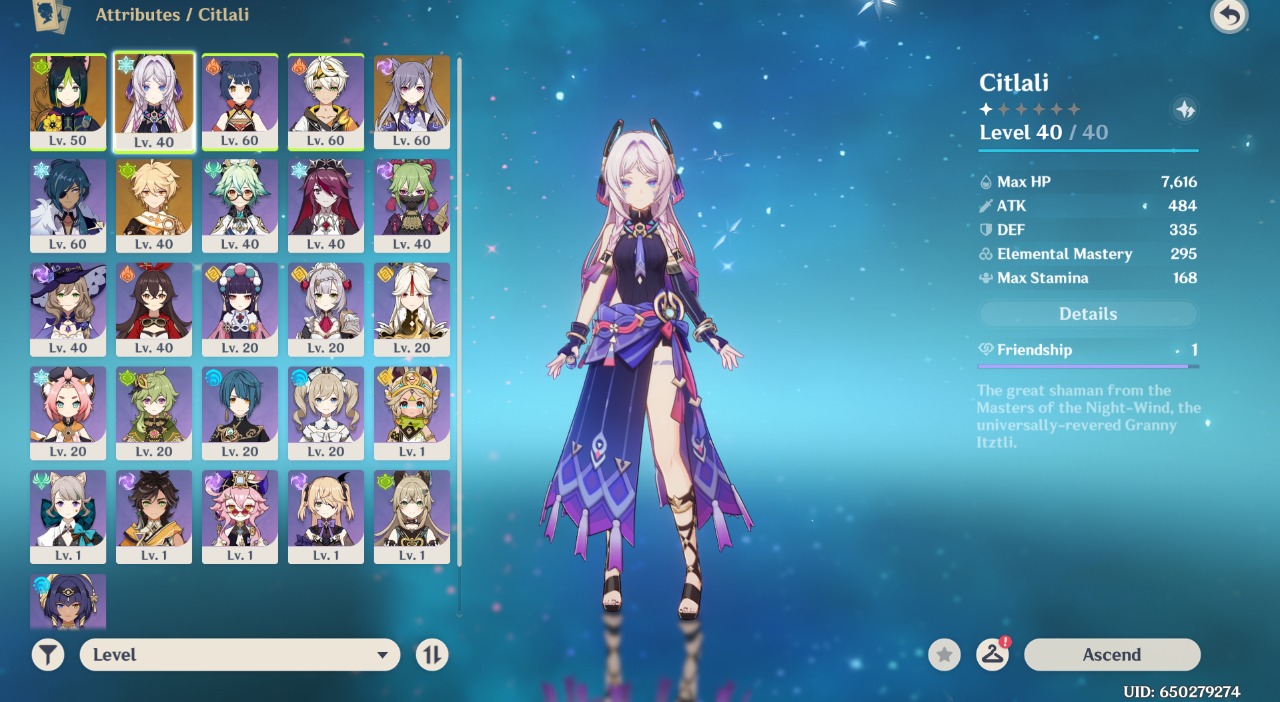This screenshot has height=702, width=1280.
Task: Choose Barbara from the roster
Action: [326, 413]
